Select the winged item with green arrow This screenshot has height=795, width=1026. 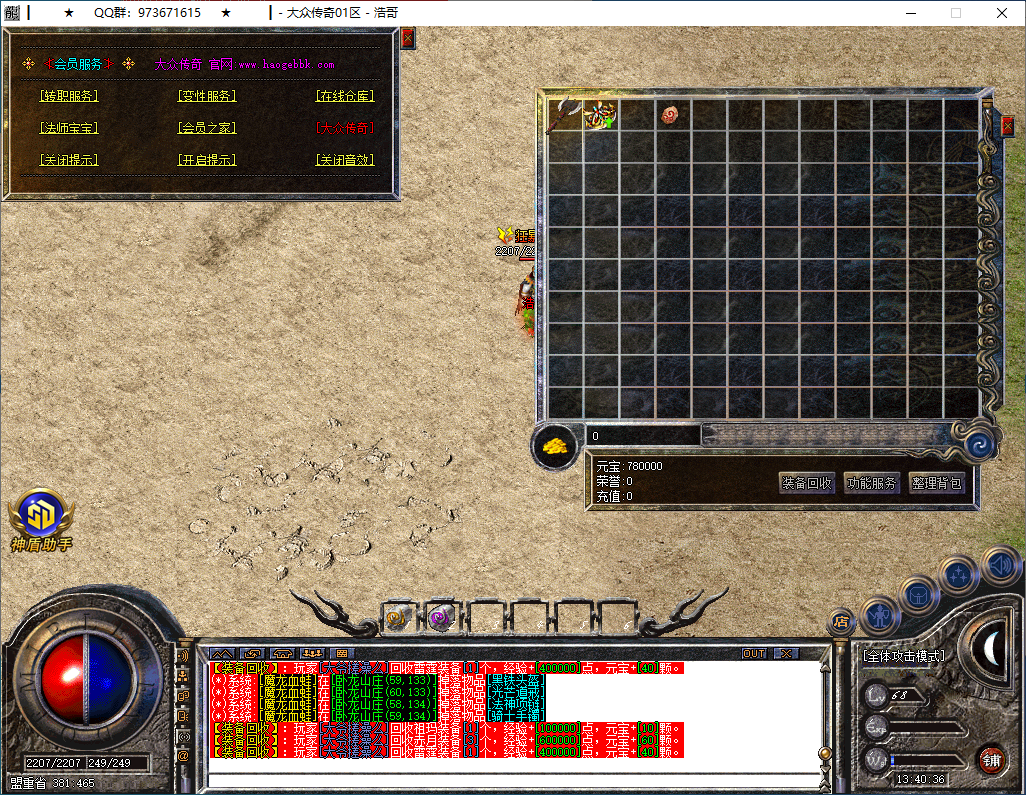[600, 115]
